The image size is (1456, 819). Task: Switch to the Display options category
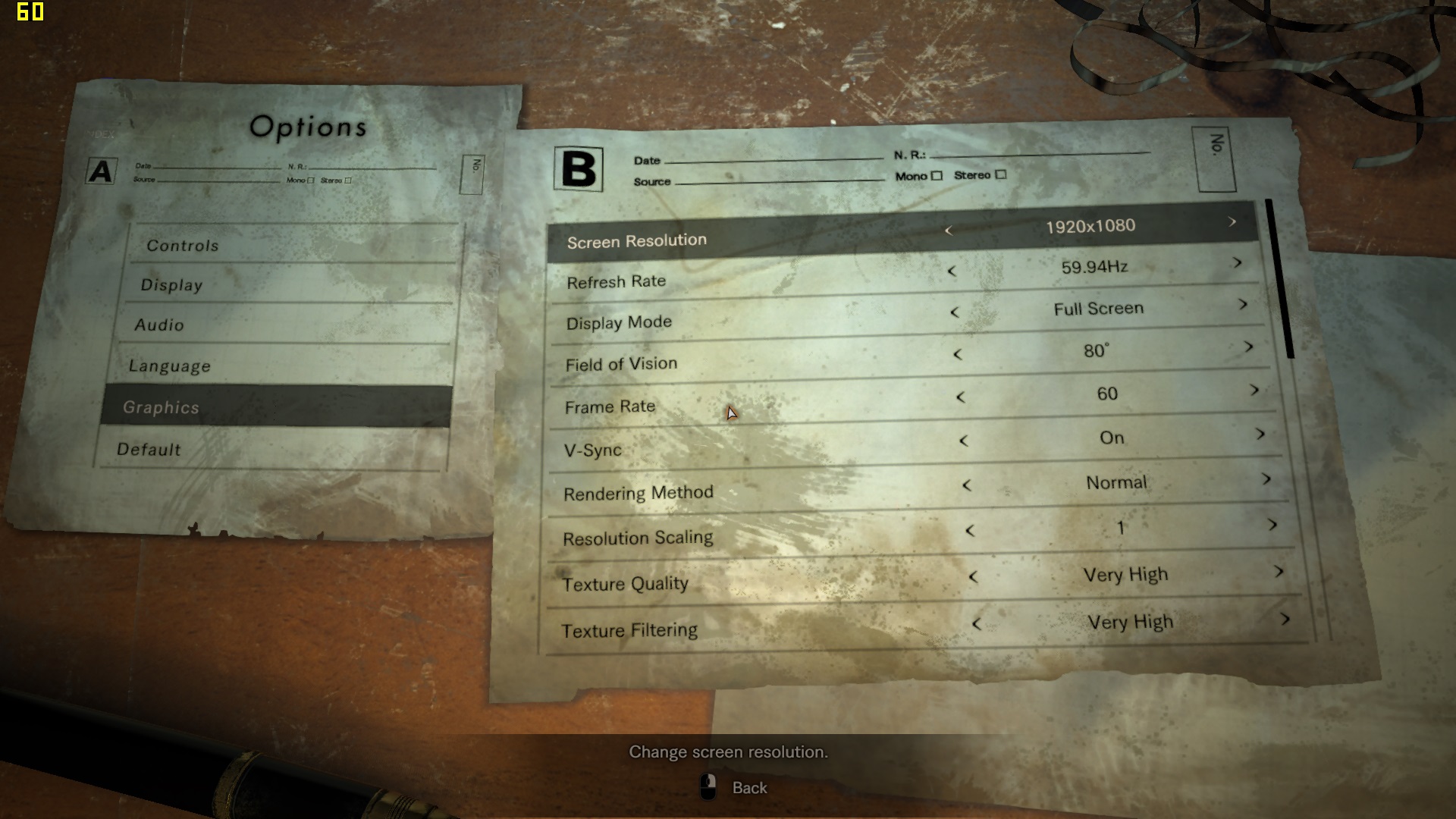(172, 285)
